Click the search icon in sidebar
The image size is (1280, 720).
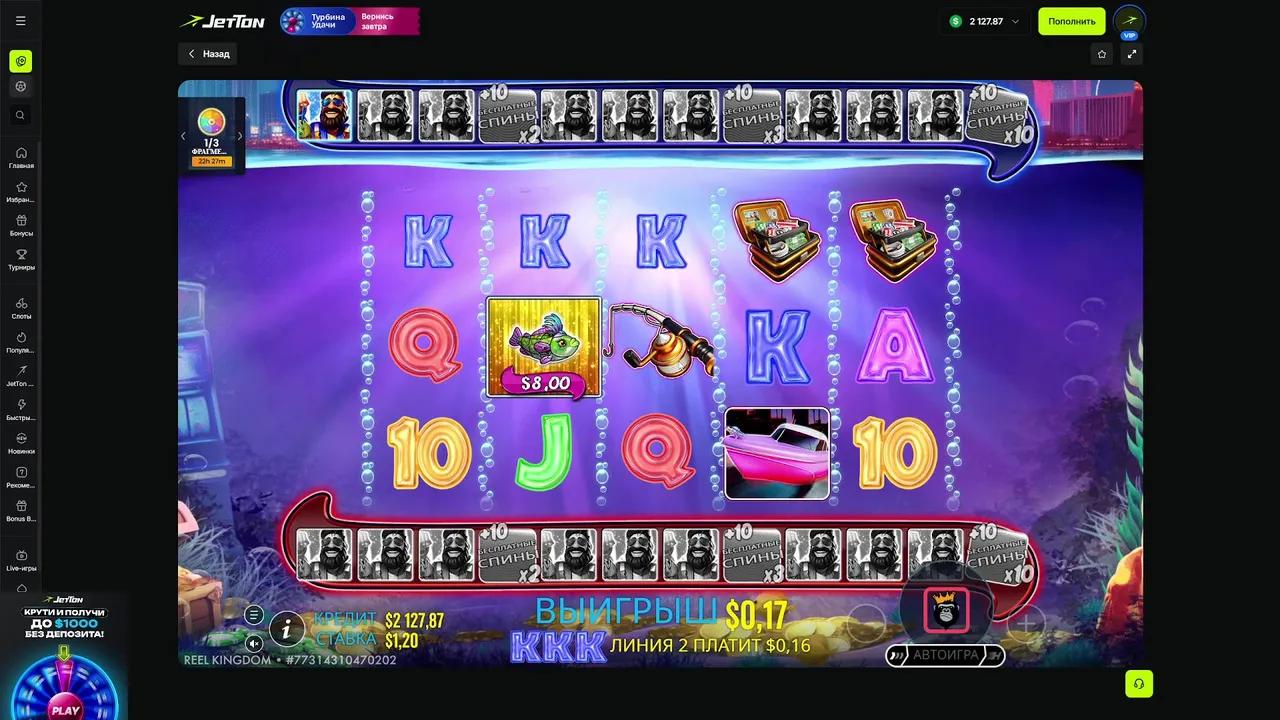(21, 115)
